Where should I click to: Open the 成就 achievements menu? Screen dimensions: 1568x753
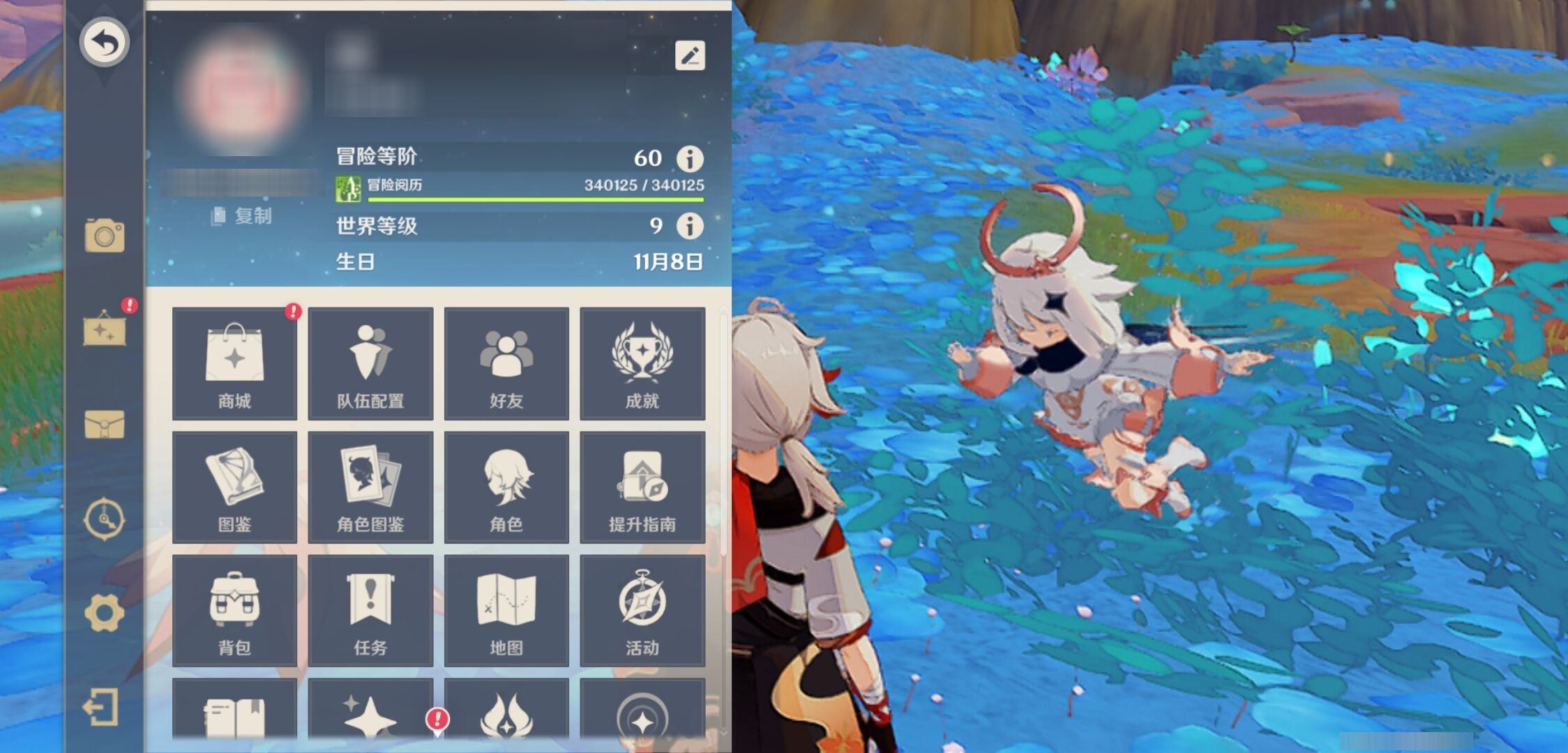coord(642,363)
